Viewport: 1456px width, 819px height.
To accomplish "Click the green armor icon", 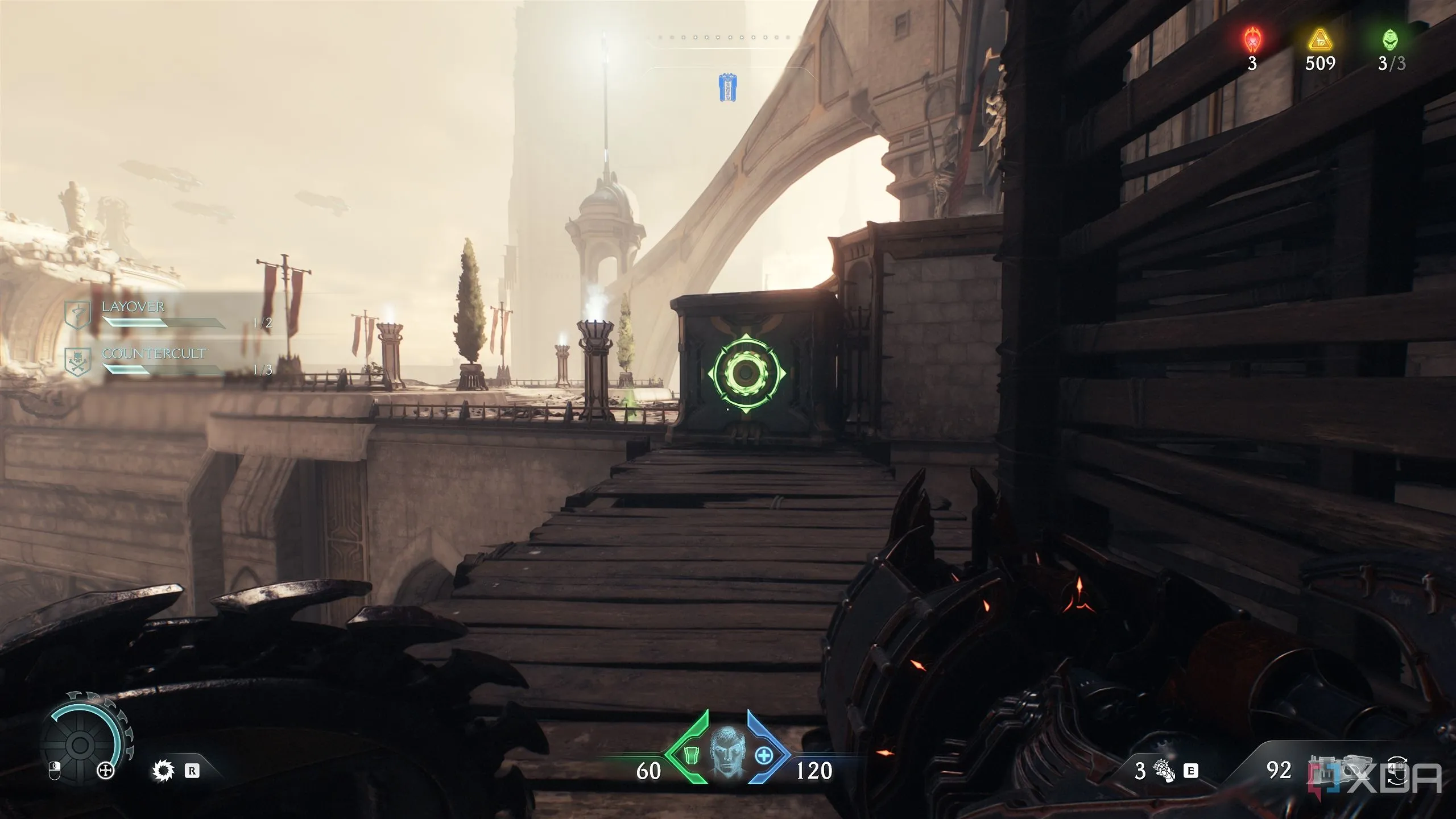I will click(690, 756).
